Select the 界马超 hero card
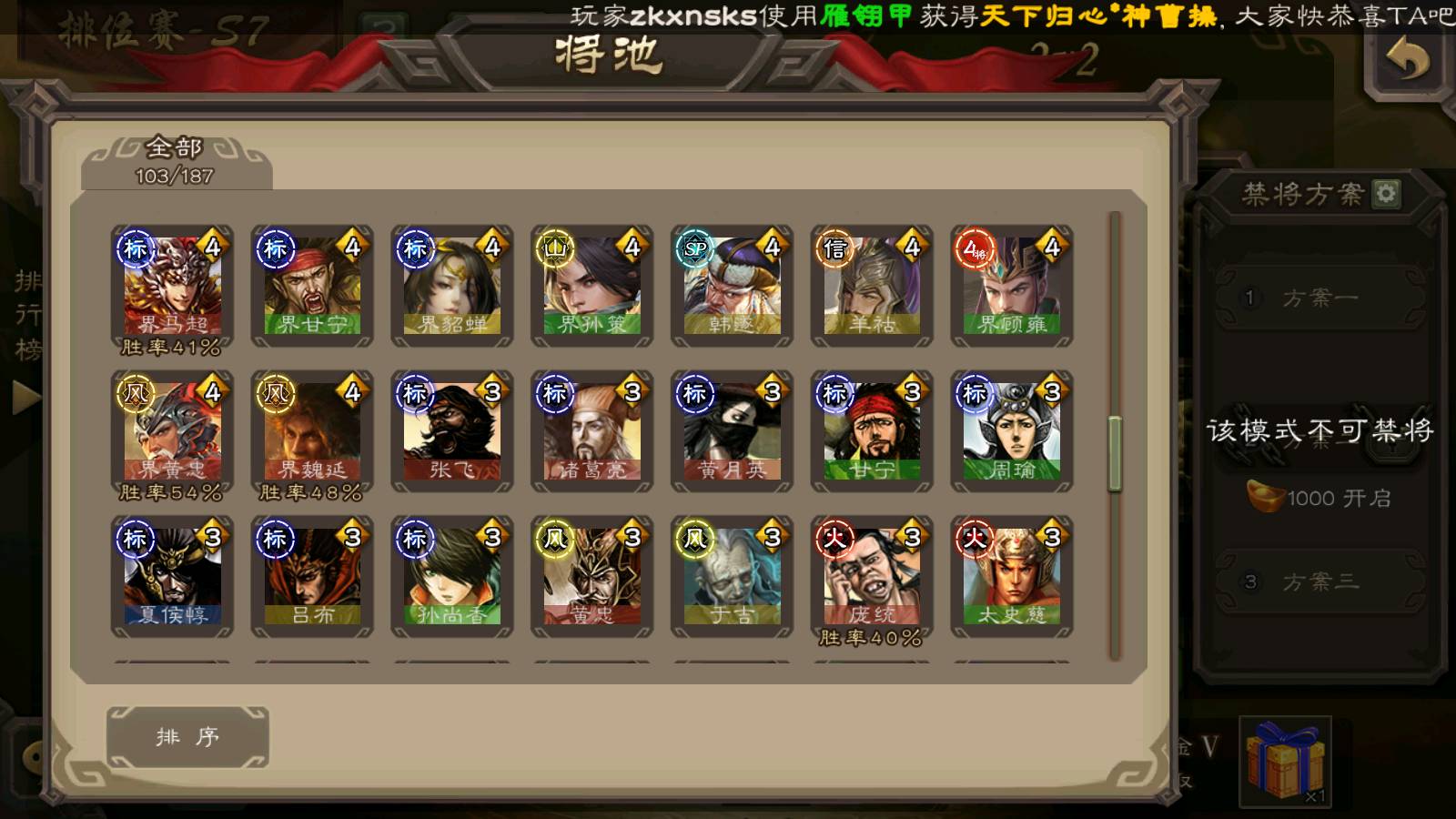The width and height of the screenshot is (1456, 819). [173, 287]
